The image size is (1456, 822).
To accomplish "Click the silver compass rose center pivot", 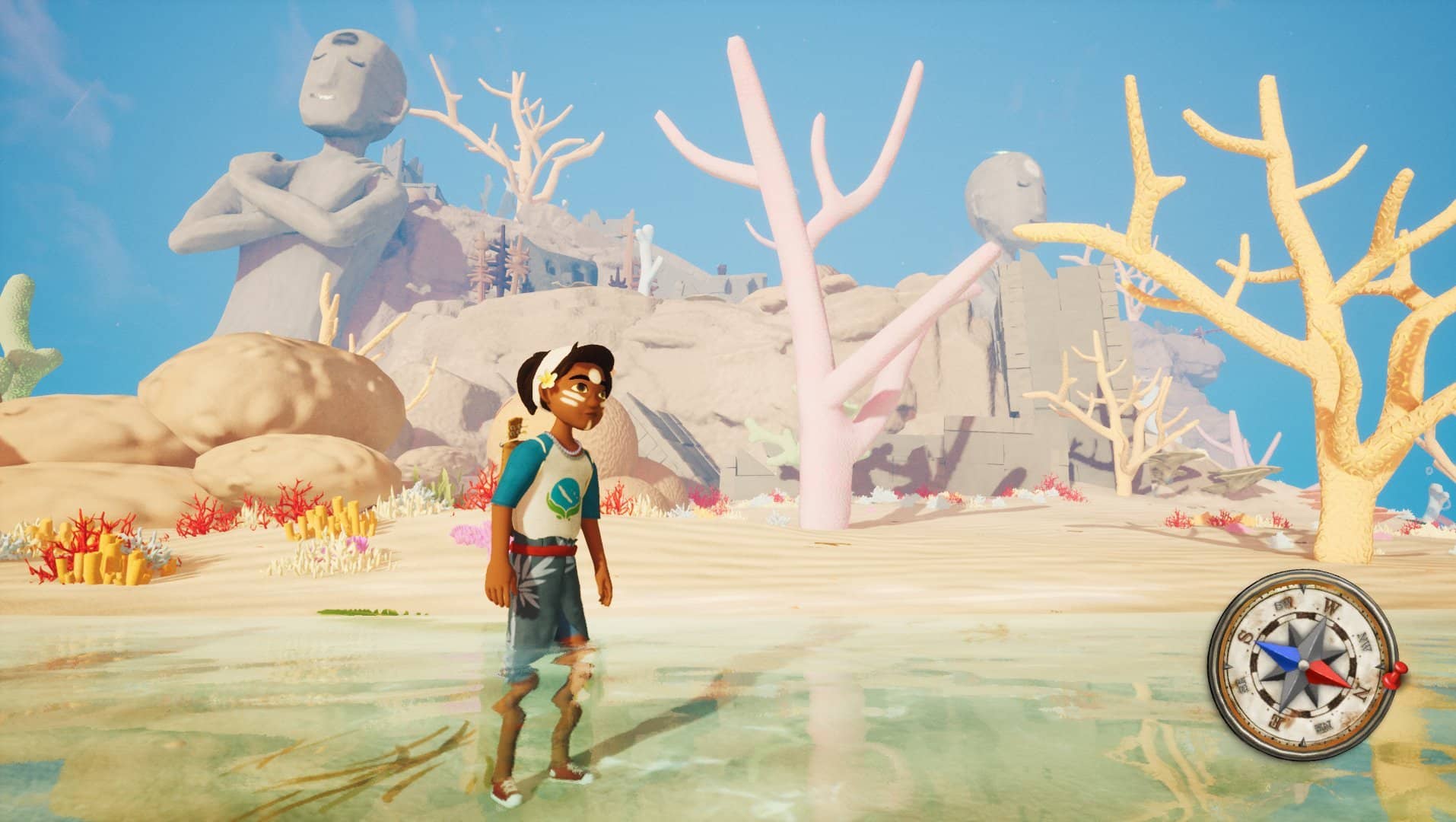I will coord(1303,664).
